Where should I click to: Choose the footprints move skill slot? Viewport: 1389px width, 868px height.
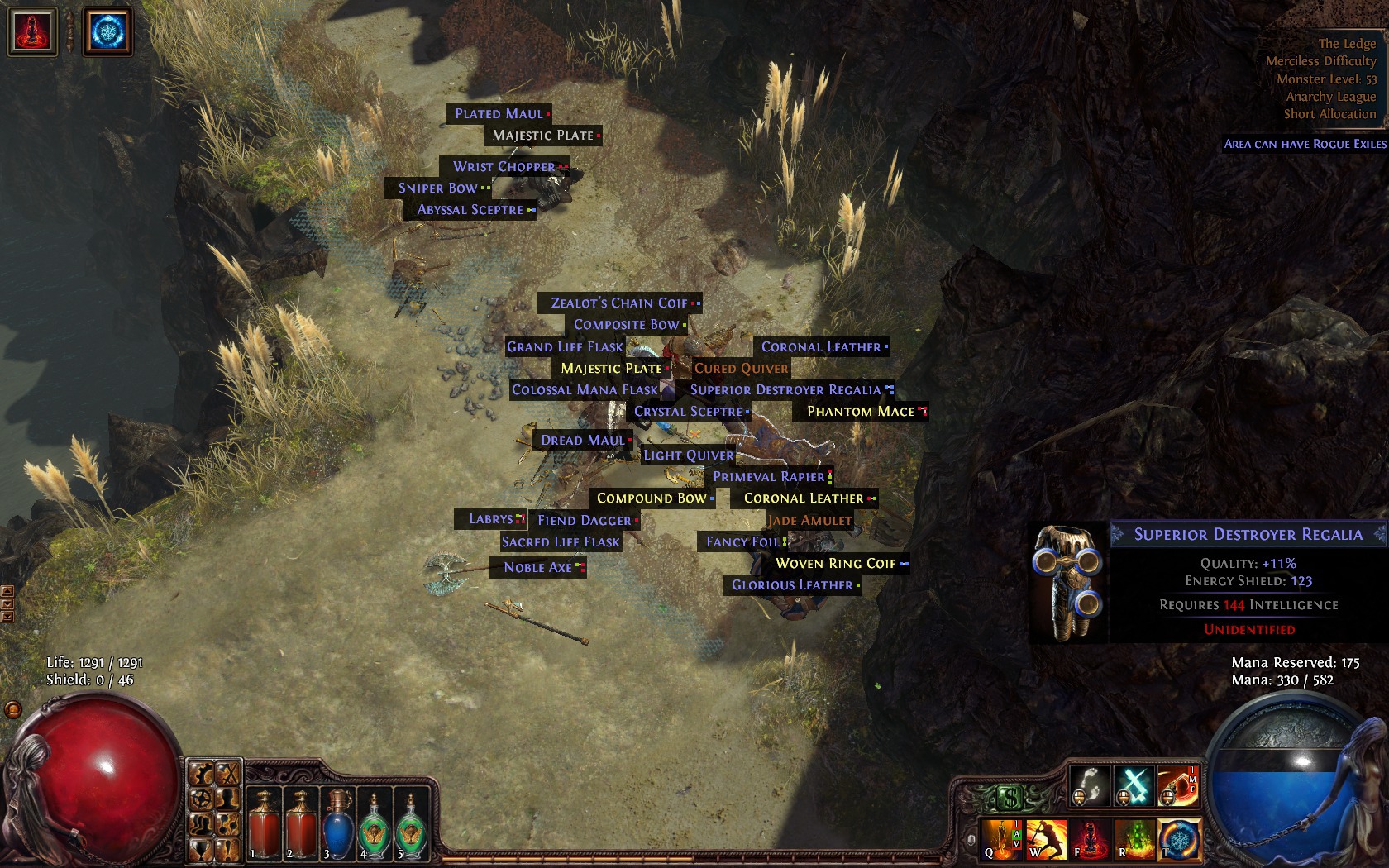tap(1091, 785)
